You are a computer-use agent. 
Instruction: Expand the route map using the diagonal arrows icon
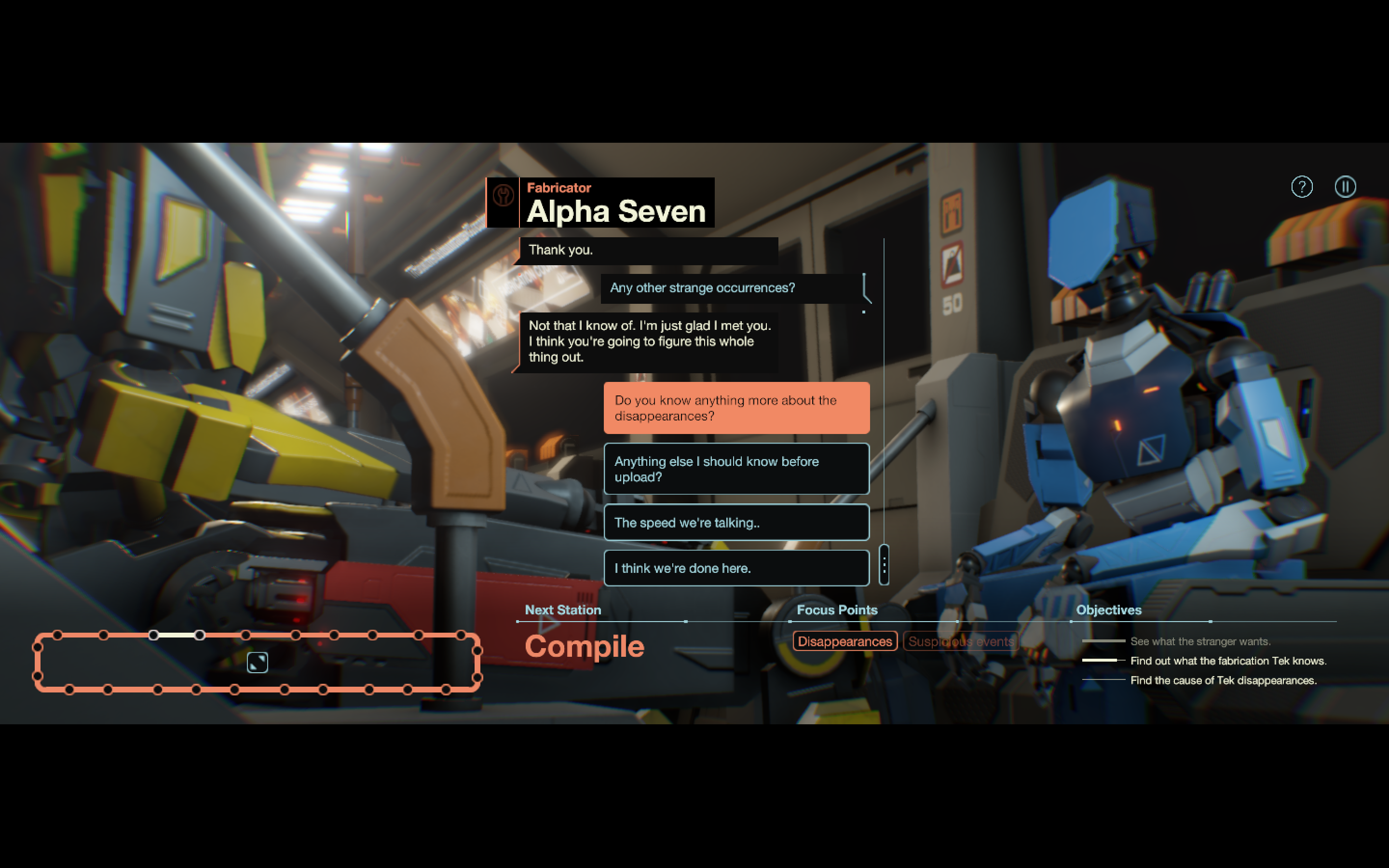click(x=257, y=662)
